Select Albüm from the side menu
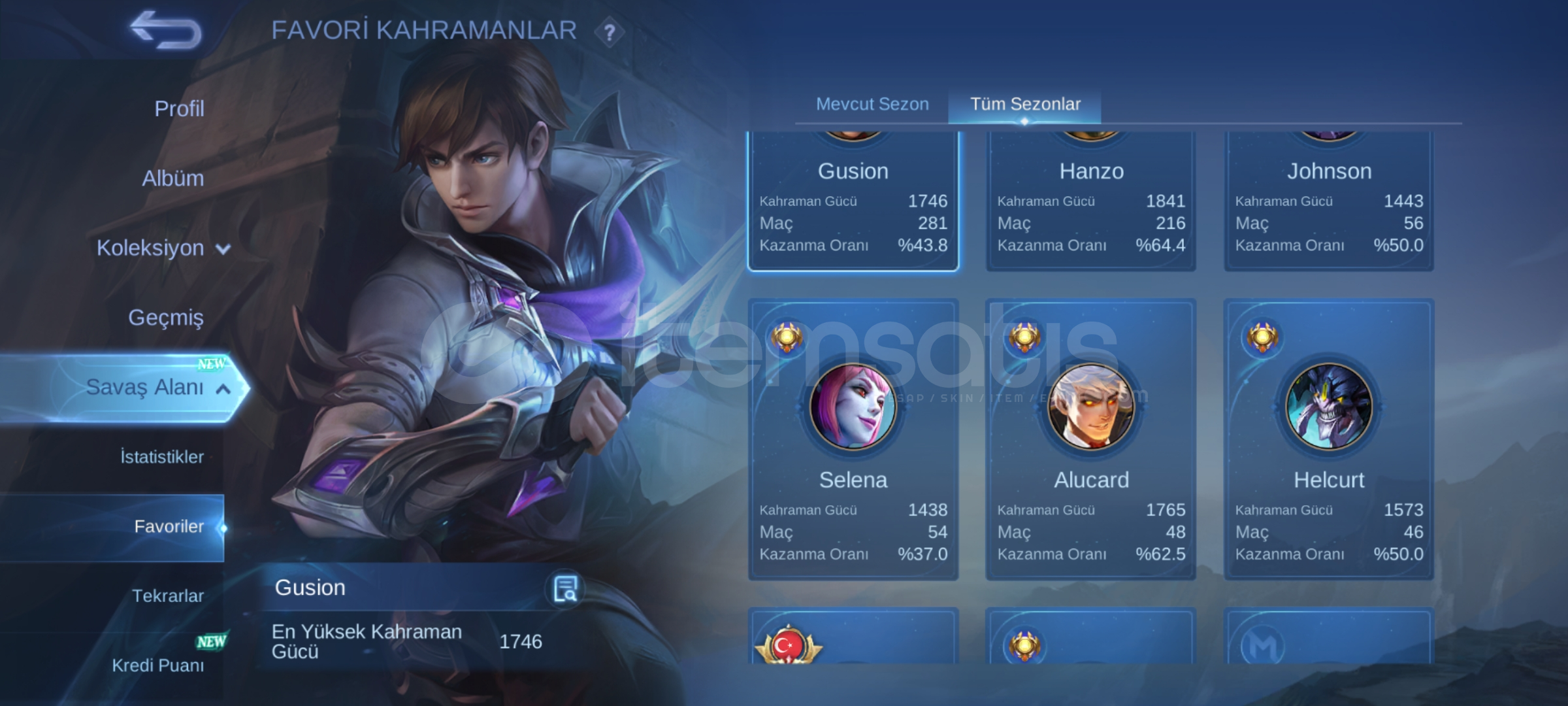 pyautogui.click(x=173, y=178)
